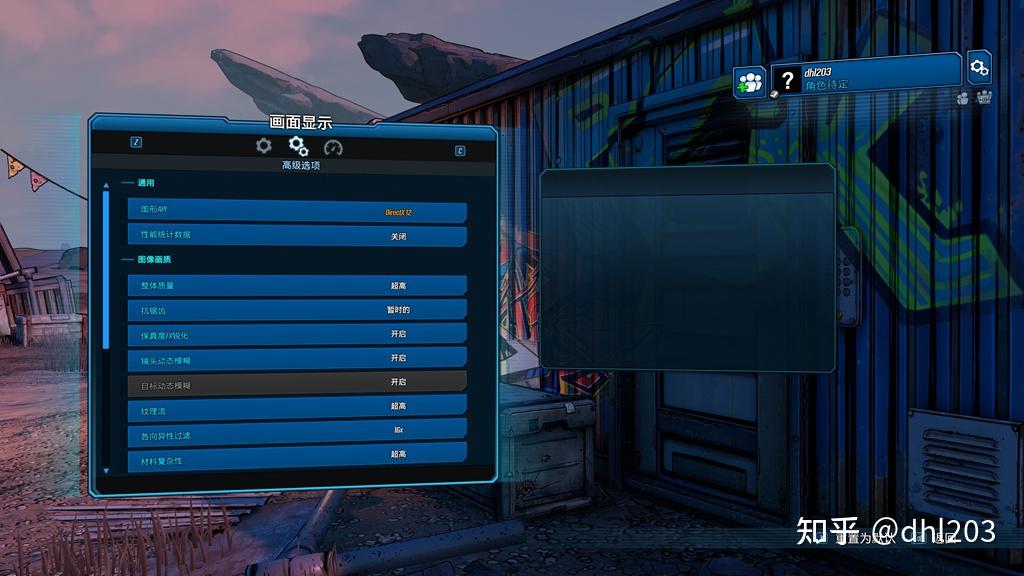Viewport: 1024px width, 576px height.
Task: Toggle the 性能统计数据 option
Action: 297,236
